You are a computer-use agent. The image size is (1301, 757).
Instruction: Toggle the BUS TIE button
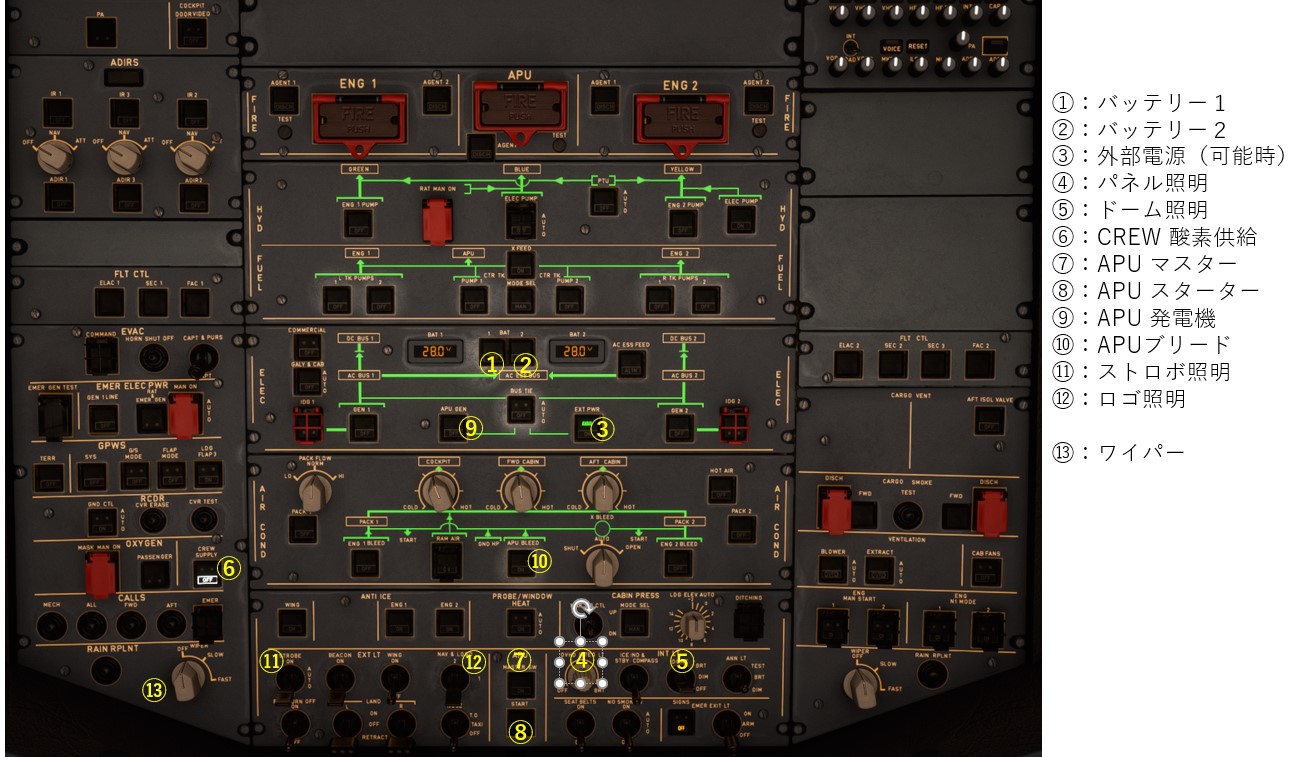tap(519, 407)
